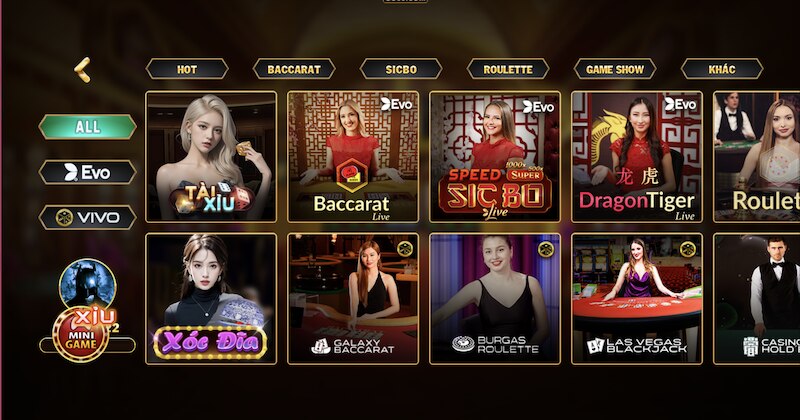Select the SICBO category tab
Image resolution: width=800 pixels, height=420 pixels.
401,69
